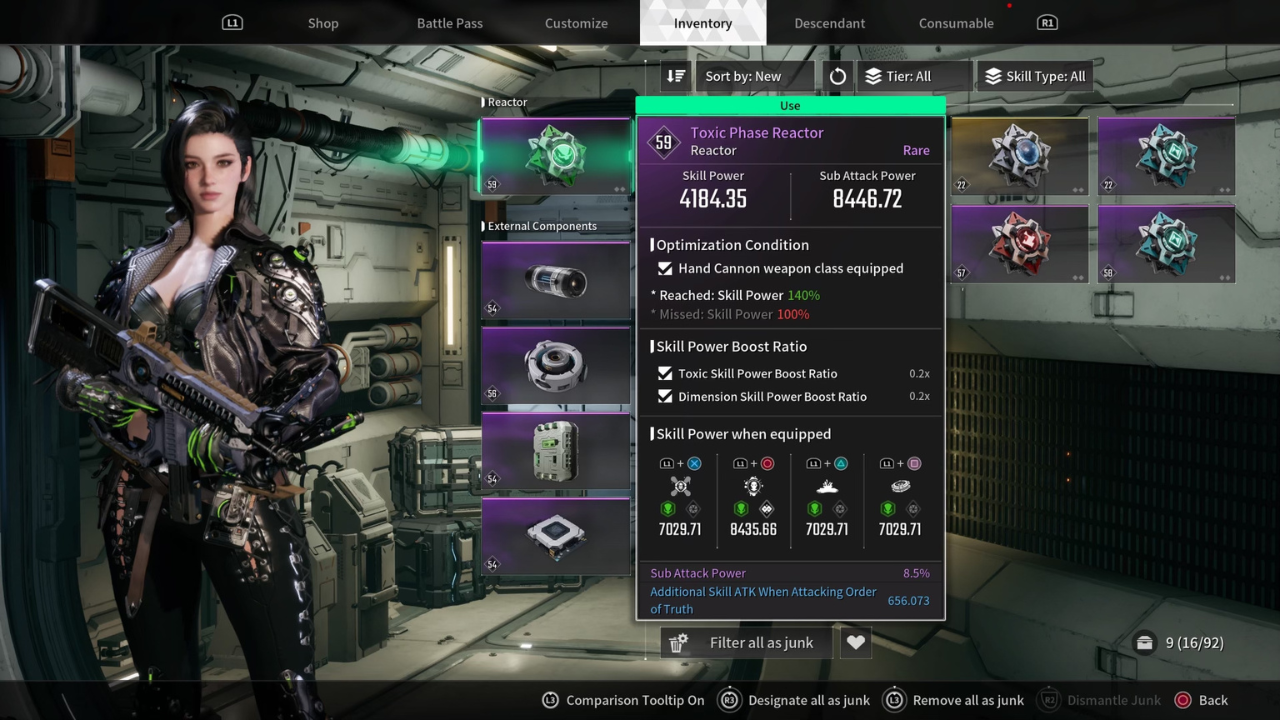Switch to the Battle Pass tab
Image resolution: width=1280 pixels, height=720 pixels.
coord(449,23)
